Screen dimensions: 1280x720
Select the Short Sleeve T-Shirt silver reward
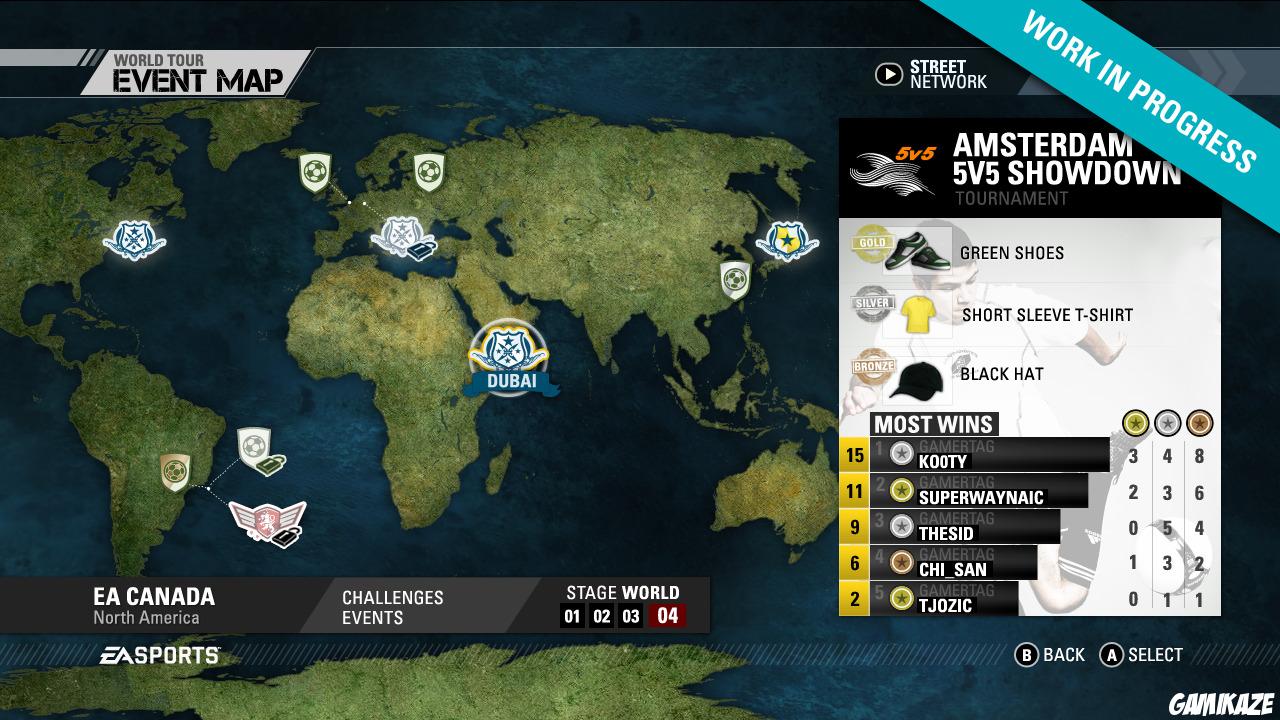tap(1045, 314)
